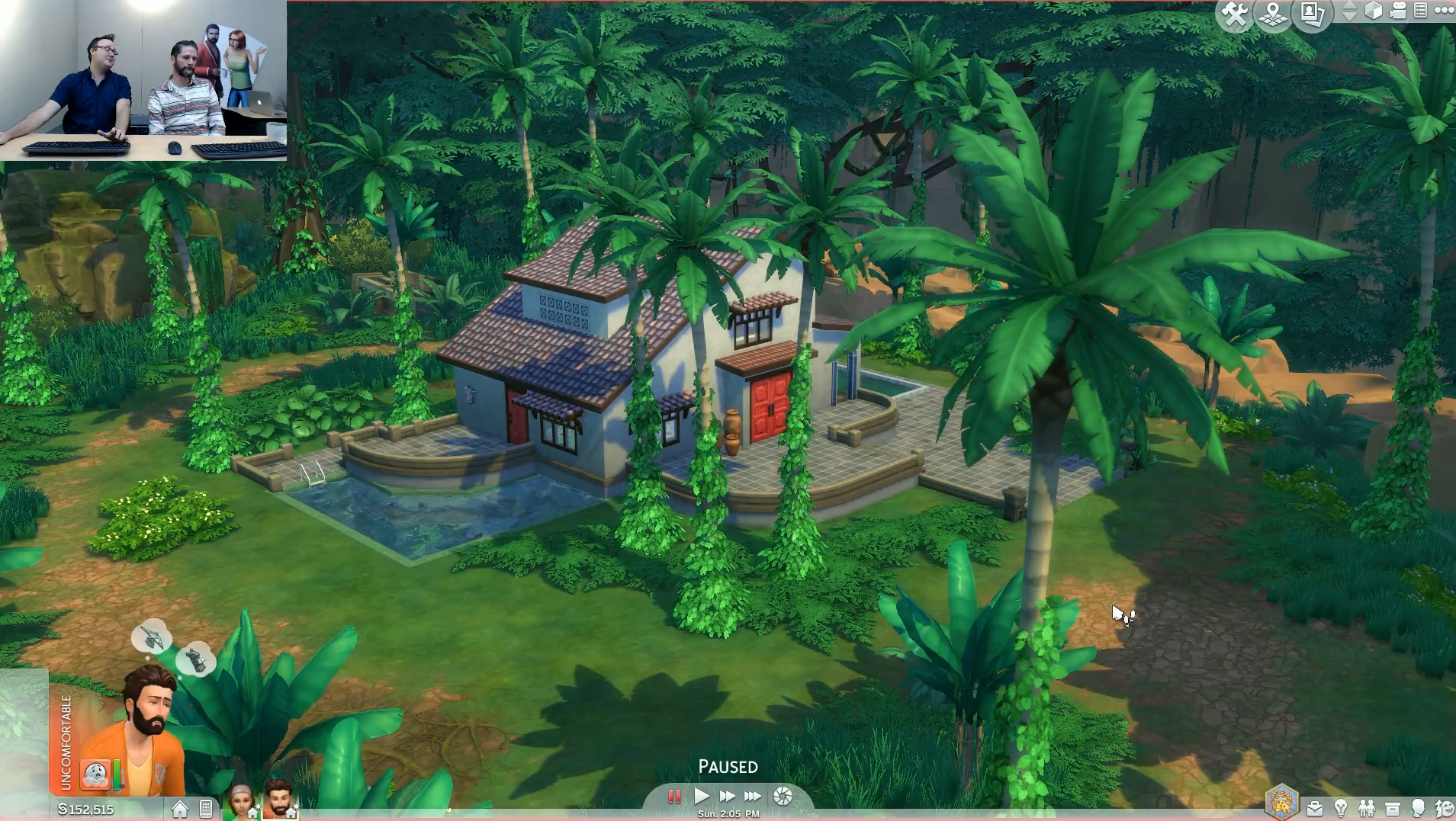
Task: Open the household phone icon
Action: [207, 808]
